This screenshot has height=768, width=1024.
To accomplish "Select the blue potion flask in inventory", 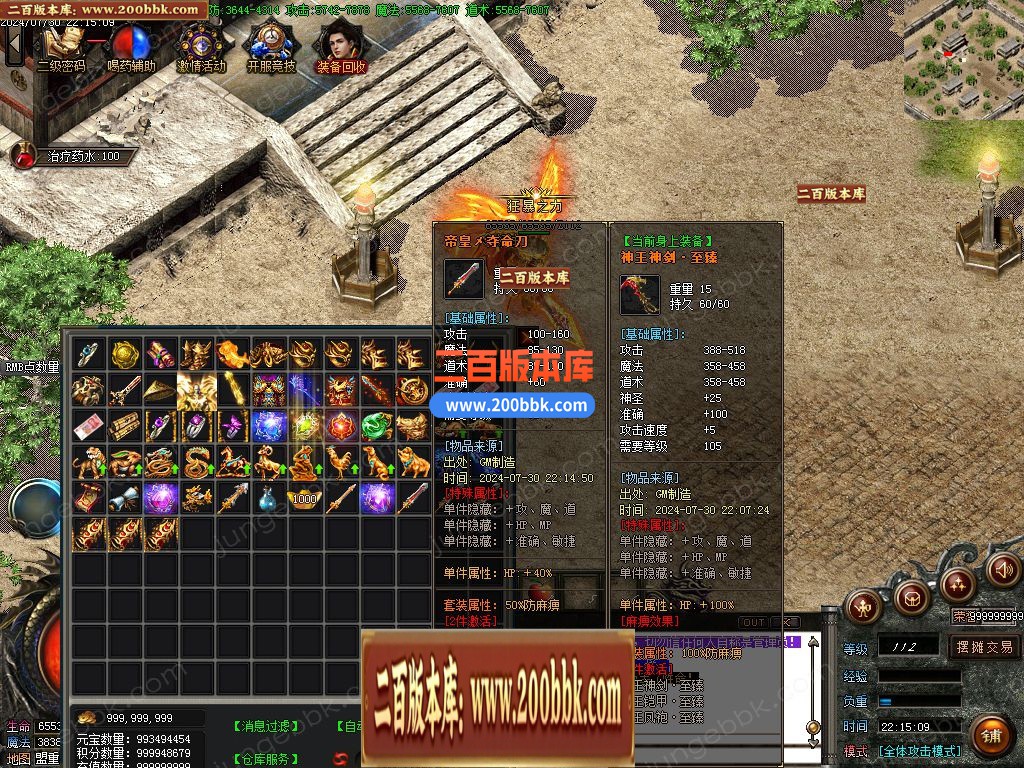I will click(268, 497).
